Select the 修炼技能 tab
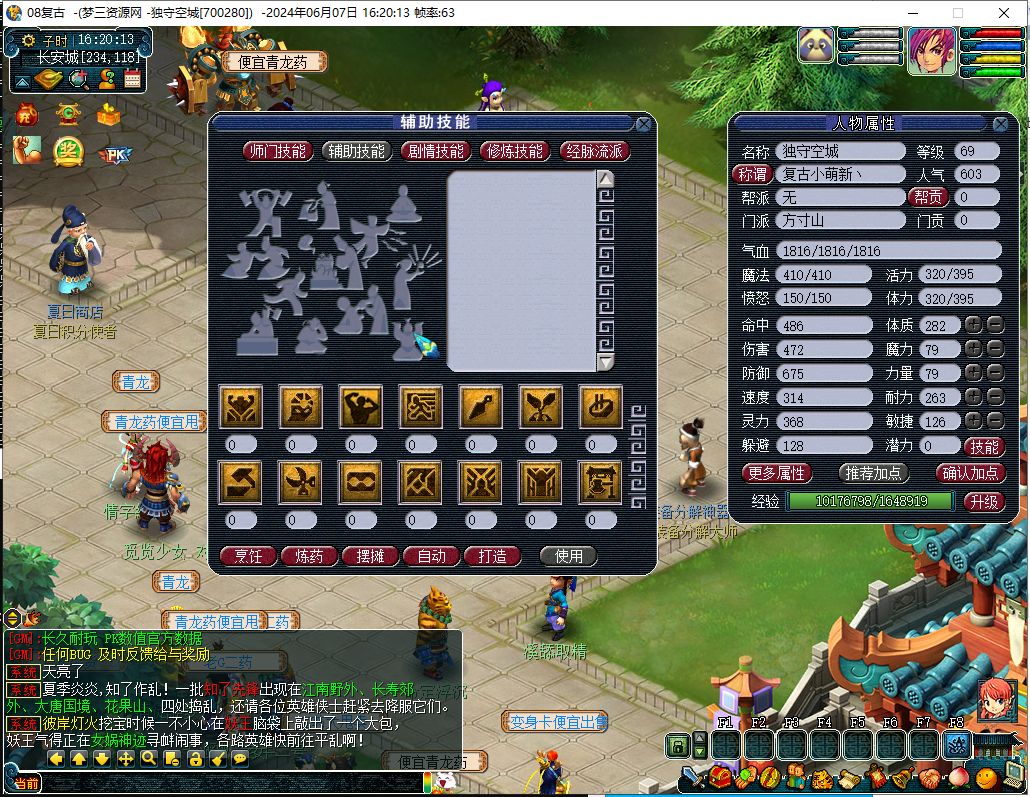 515,151
